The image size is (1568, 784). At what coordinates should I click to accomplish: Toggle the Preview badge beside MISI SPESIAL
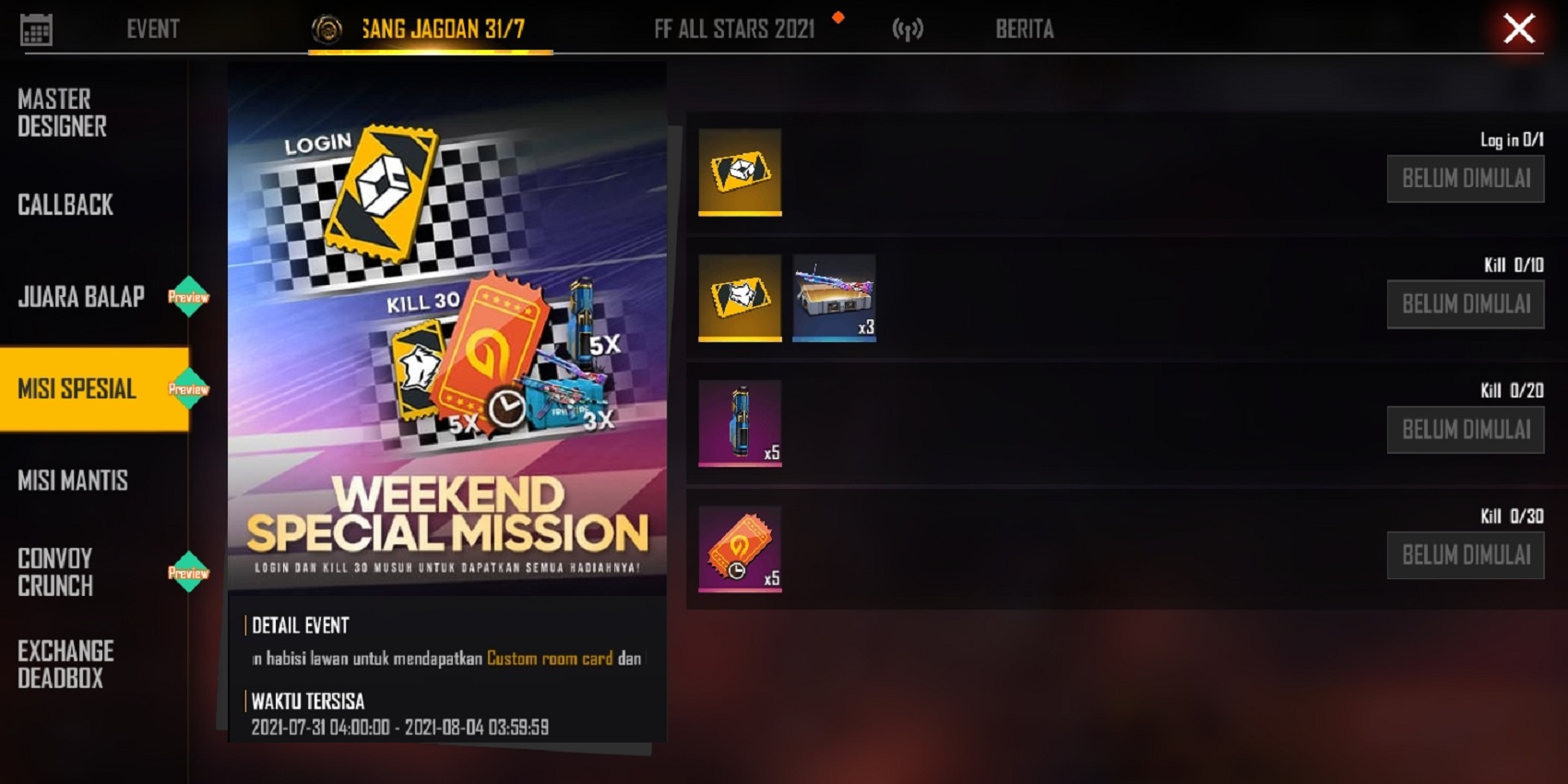189,389
